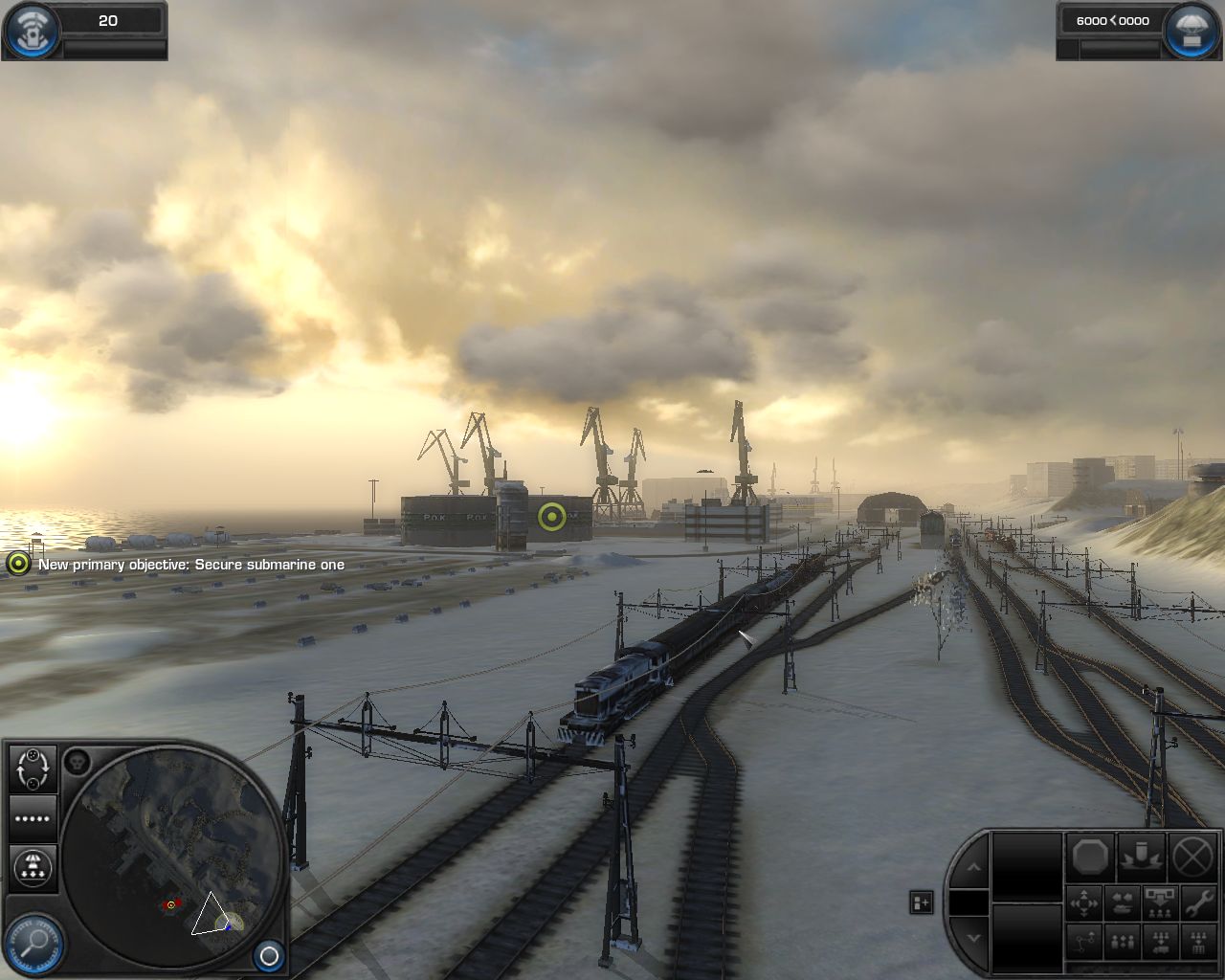Click the unit list up arrow
1225x980 pixels.
pos(972,867)
